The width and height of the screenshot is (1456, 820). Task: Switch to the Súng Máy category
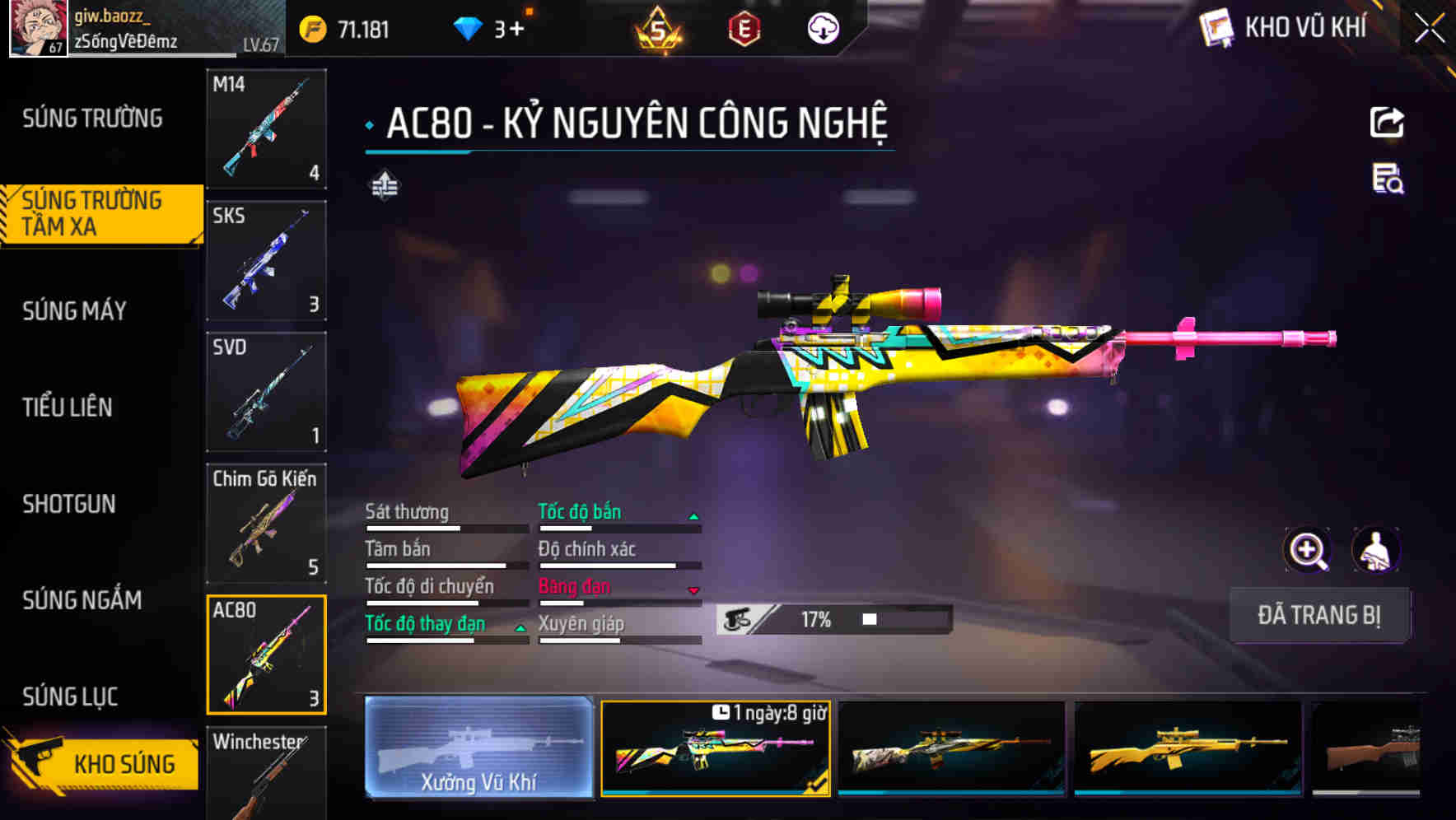click(x=73, y=310)
